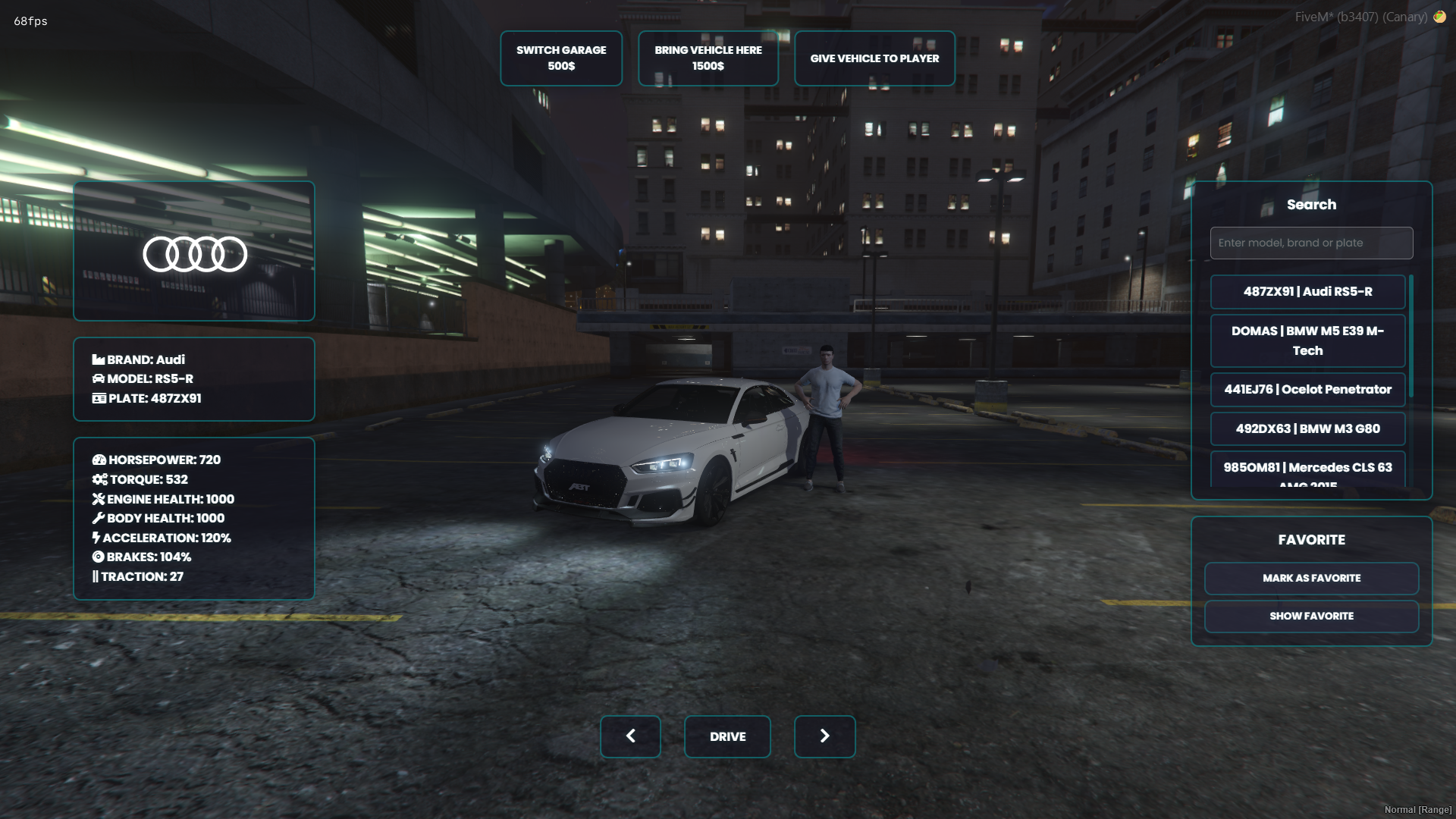Viewport: 1456px width, 819px height.
Task: Focus the vehicle search input field
Action: [x=1311, y=243]
